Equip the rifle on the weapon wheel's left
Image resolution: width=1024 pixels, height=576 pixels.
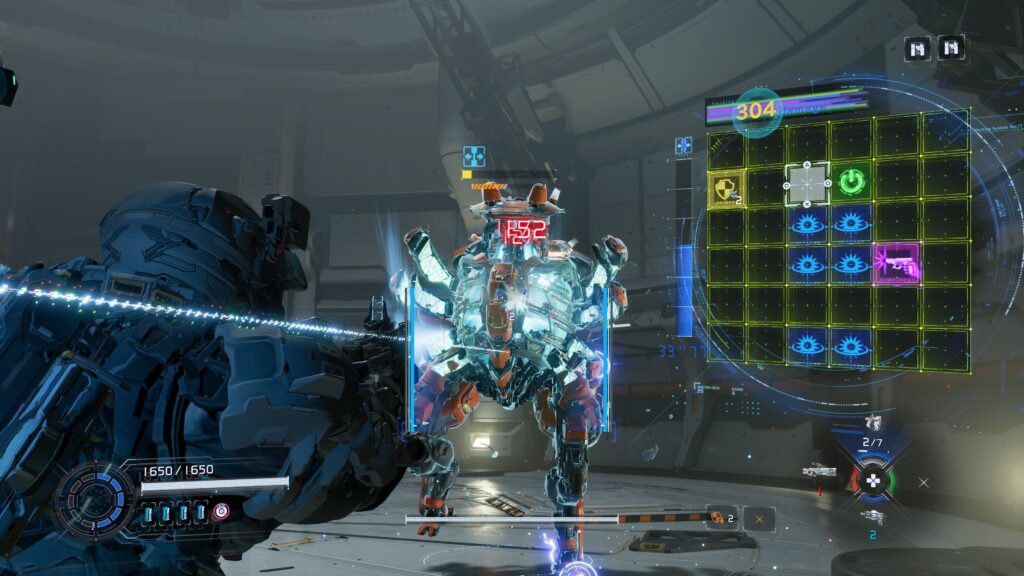(819, 470)
